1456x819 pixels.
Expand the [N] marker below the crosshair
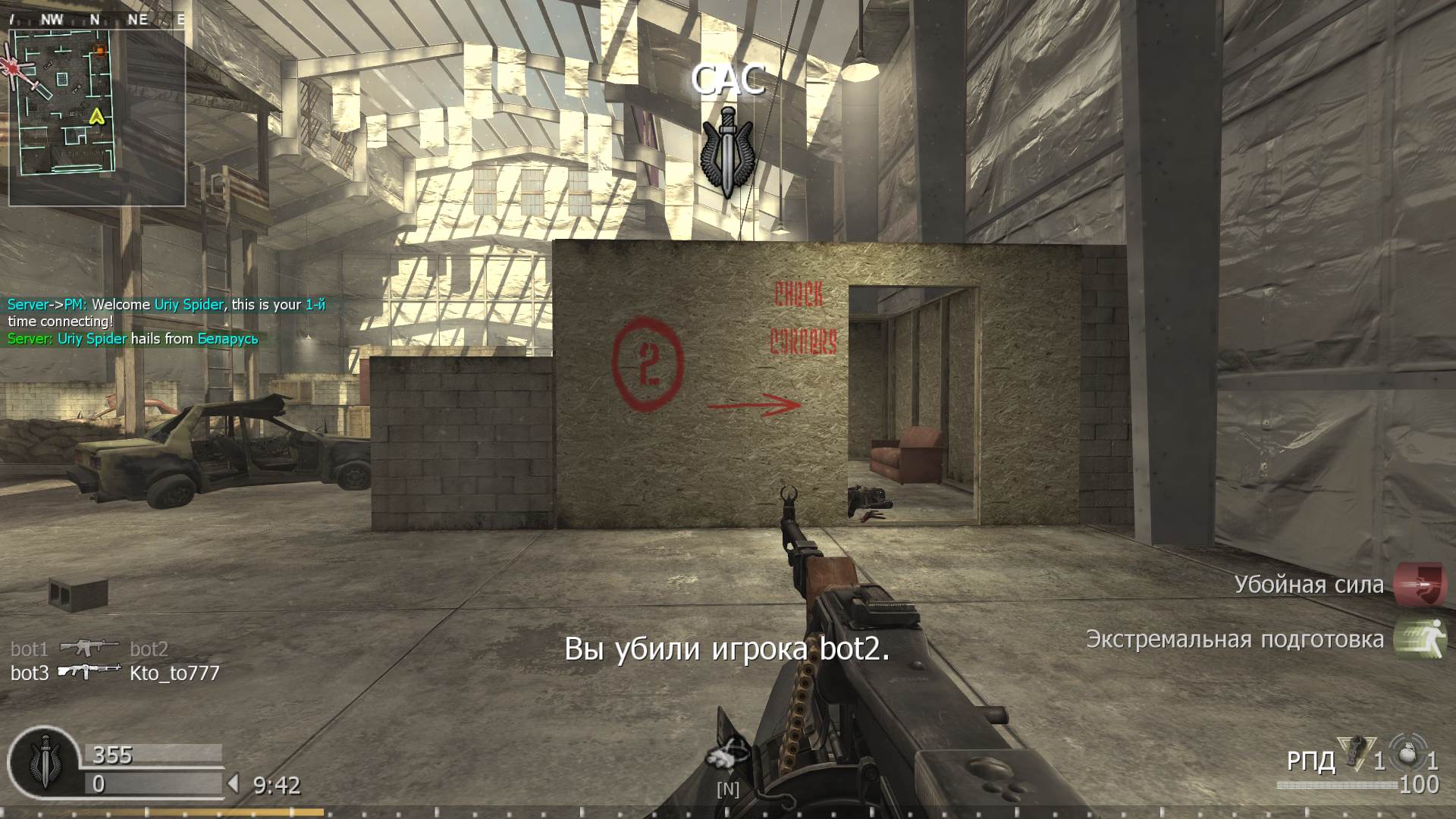pos(728,789)
